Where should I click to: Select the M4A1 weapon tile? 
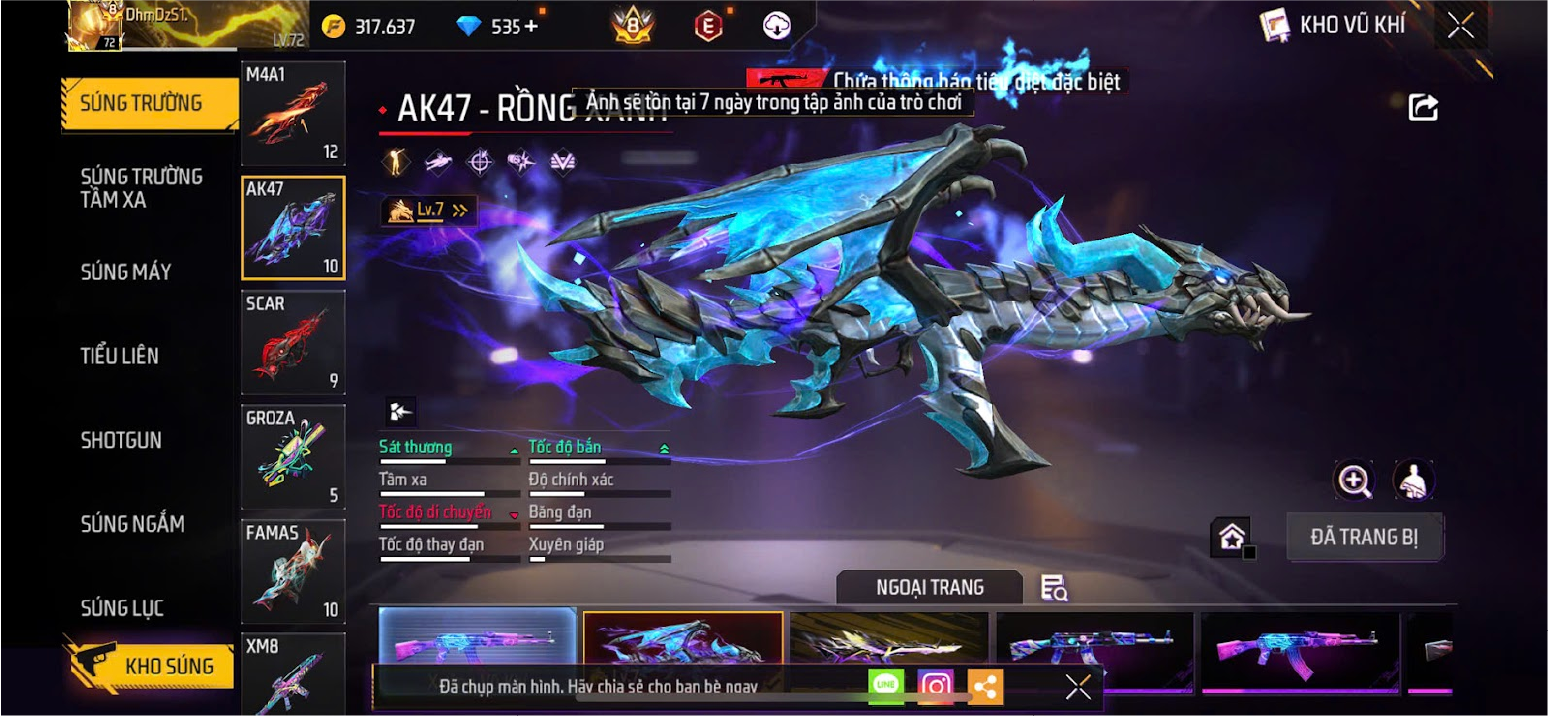(x=293, y=113)
